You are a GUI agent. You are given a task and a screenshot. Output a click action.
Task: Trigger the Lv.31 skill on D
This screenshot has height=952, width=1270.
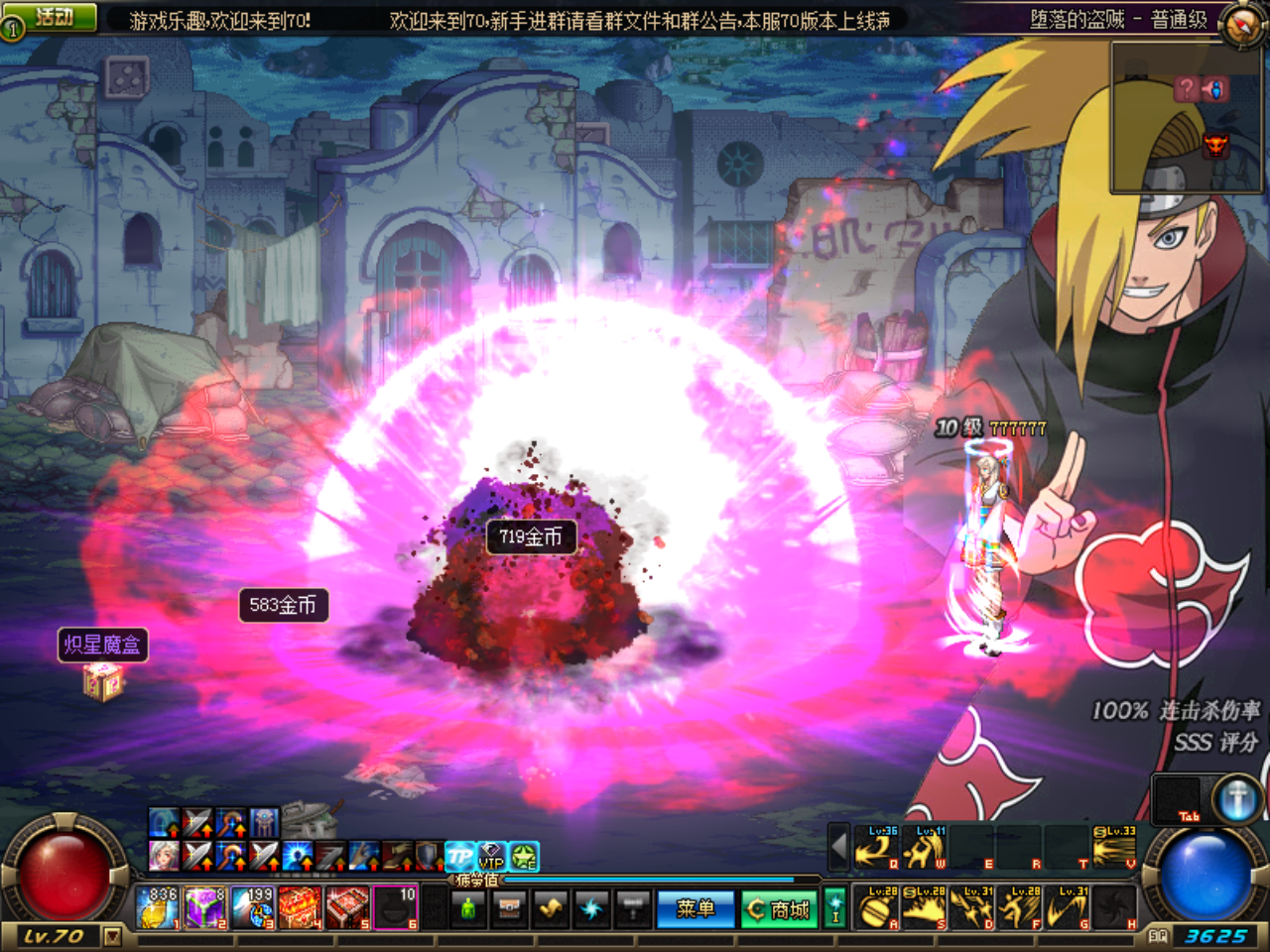pos(972,907)
